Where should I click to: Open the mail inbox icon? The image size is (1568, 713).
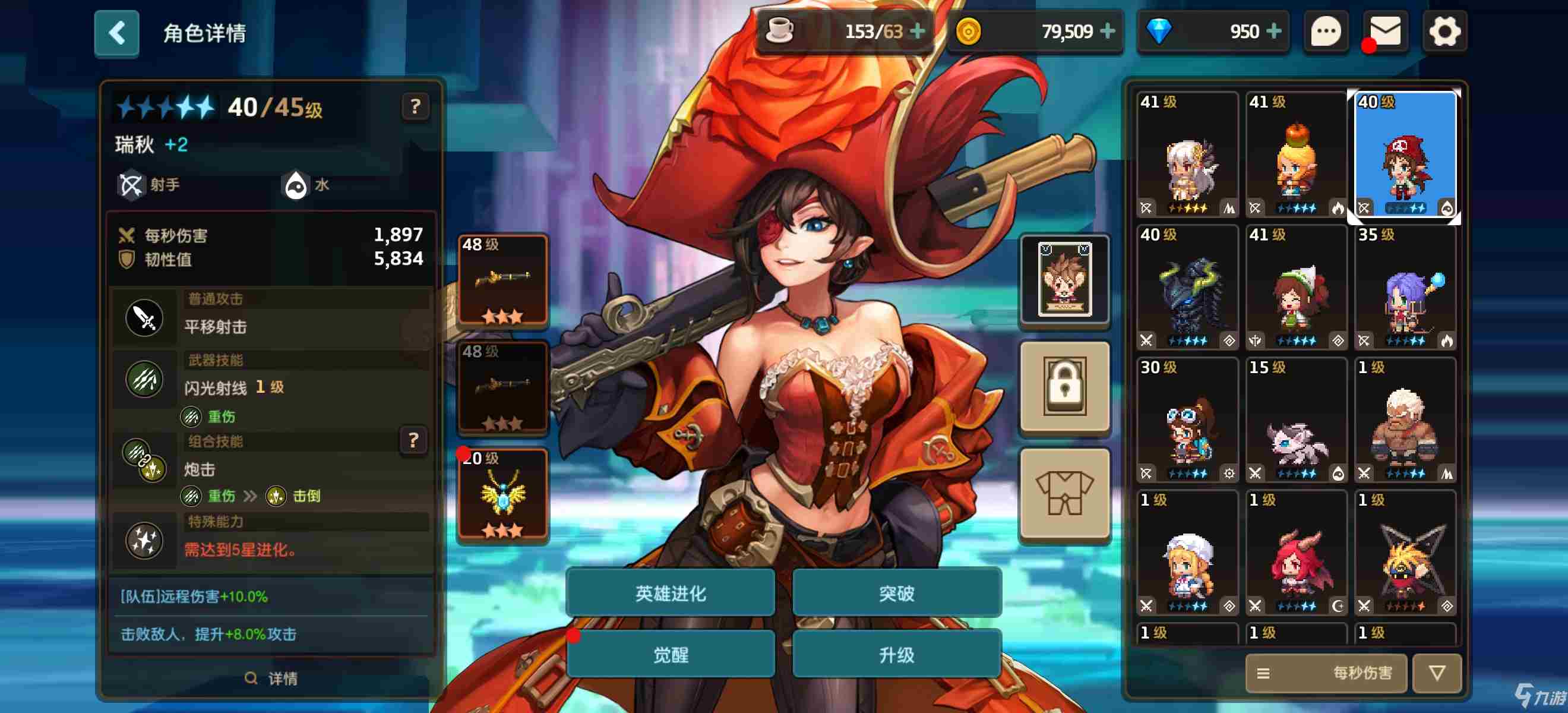point(1385,31)
